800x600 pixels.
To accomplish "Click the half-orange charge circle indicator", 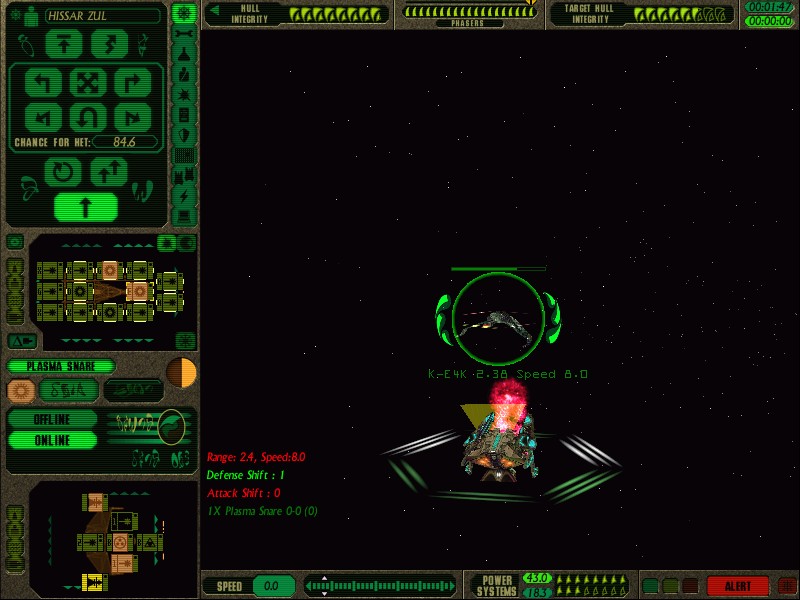I will click(x=181, y=371).
